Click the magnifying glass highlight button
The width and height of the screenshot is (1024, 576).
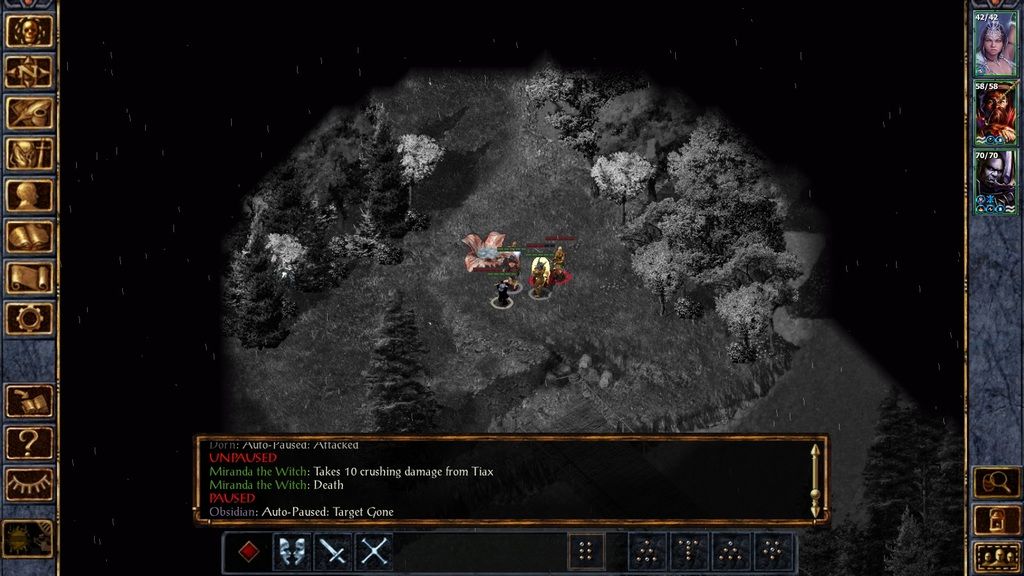pyautogui.click(x=996, y=482)
